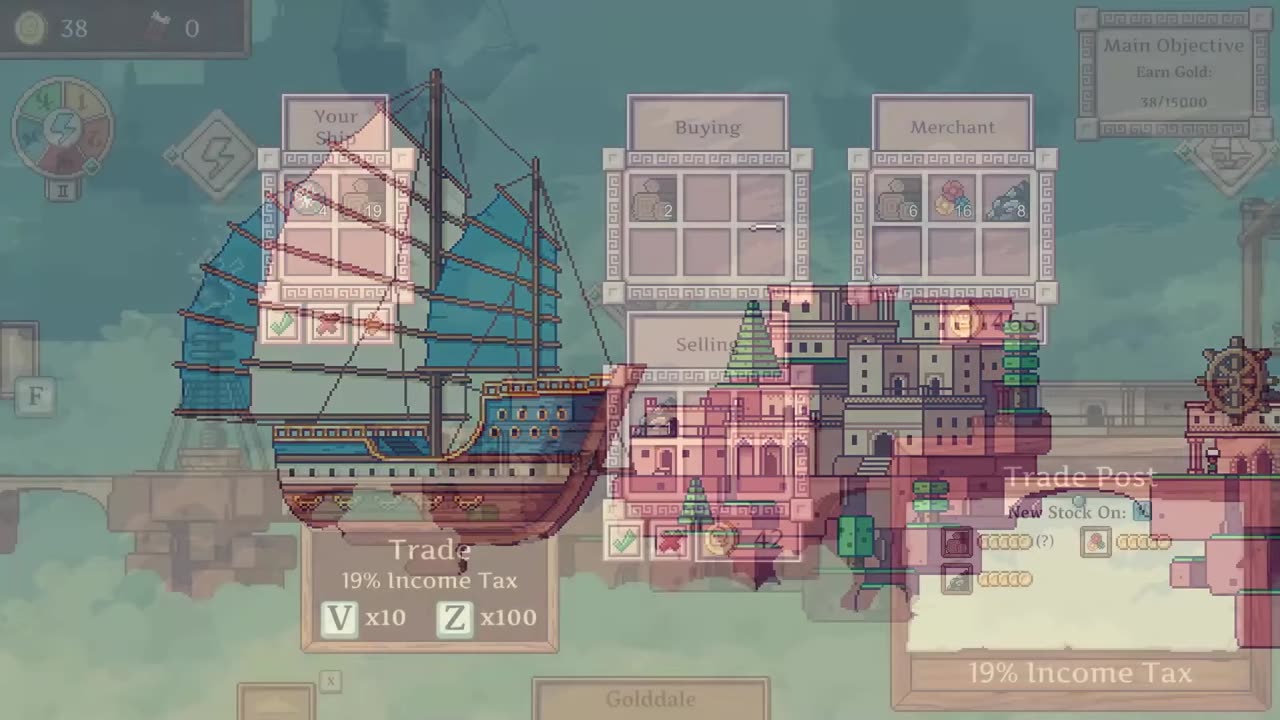Open the Main Objective panel
1280x720 pixels.
1174,73
